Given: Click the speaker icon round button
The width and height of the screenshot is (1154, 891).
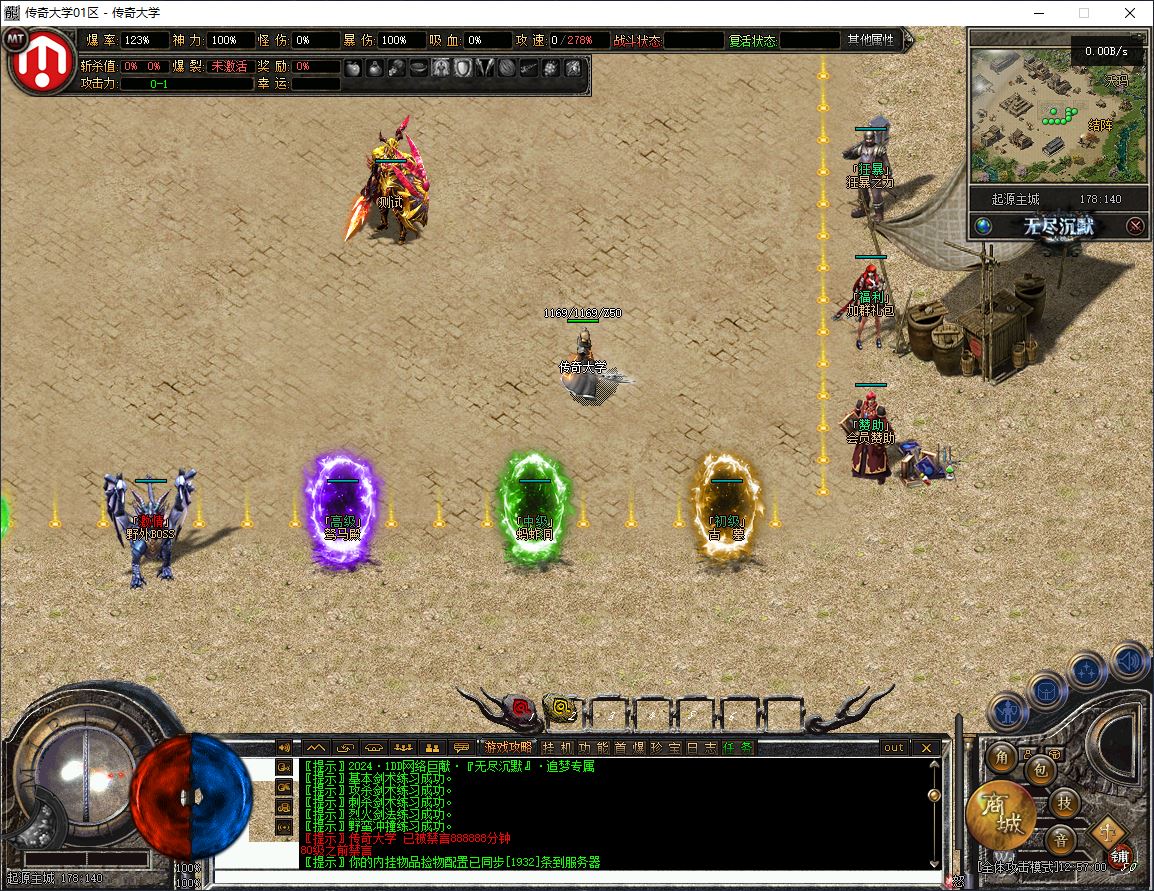Looking at the screenshot, I should coord(1129,661).
